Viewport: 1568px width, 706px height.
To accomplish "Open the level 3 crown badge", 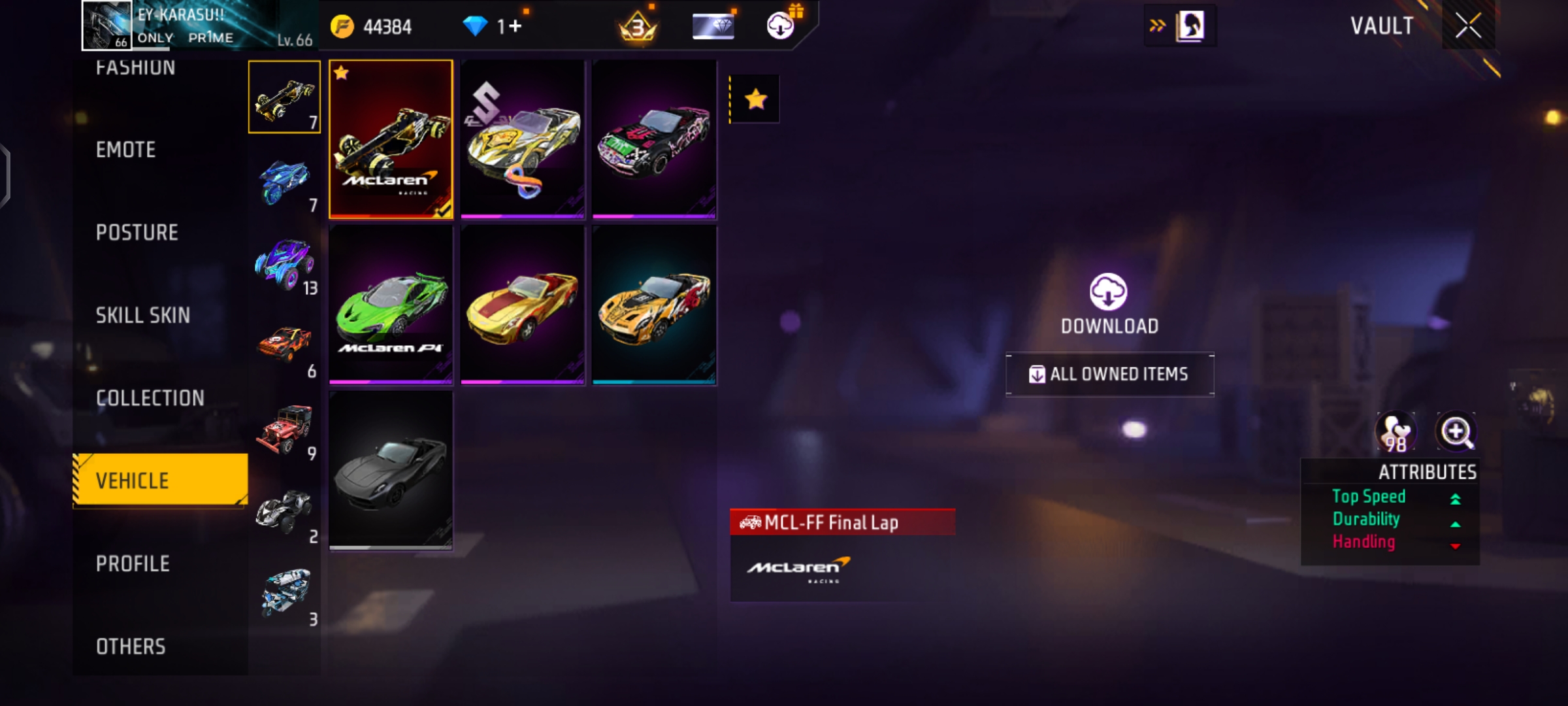I will pos(638,26).
